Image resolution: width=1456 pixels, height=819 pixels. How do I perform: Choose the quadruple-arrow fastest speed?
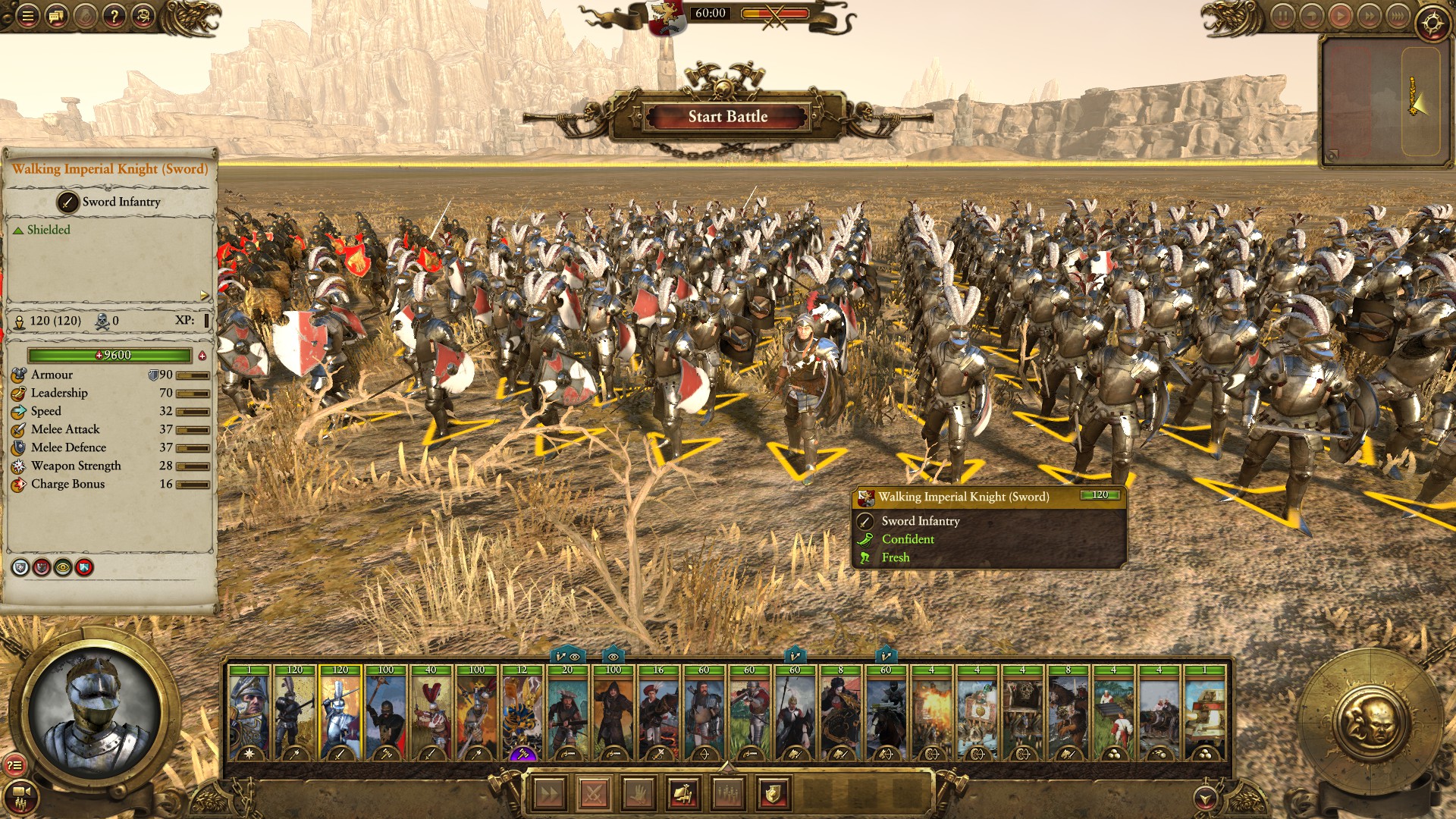click(x=1398, y=16)
